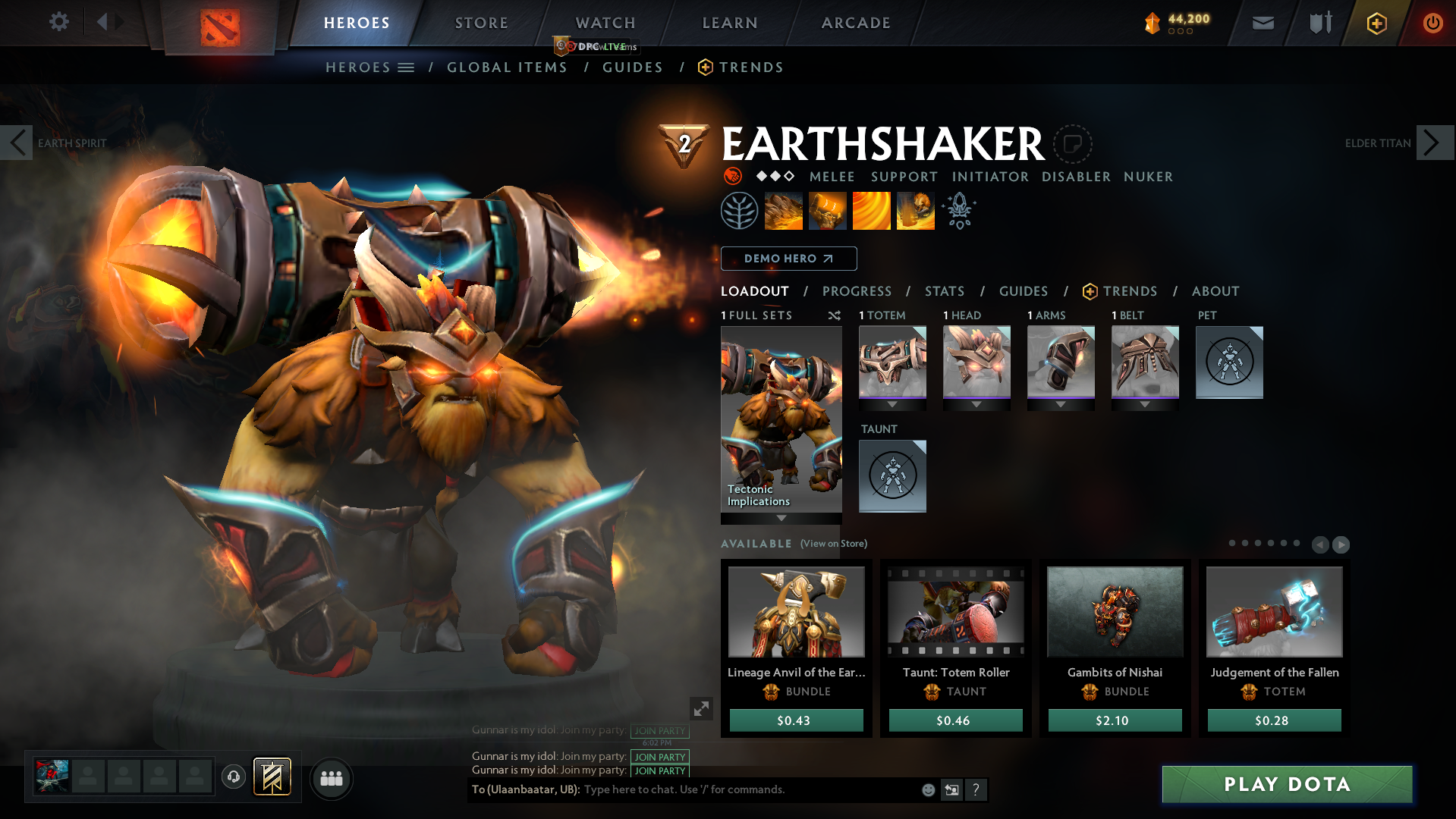Open the TOTEM slot dropdown chevron
The height and width of the screenshot is (819, 1456).
[892, 404]
